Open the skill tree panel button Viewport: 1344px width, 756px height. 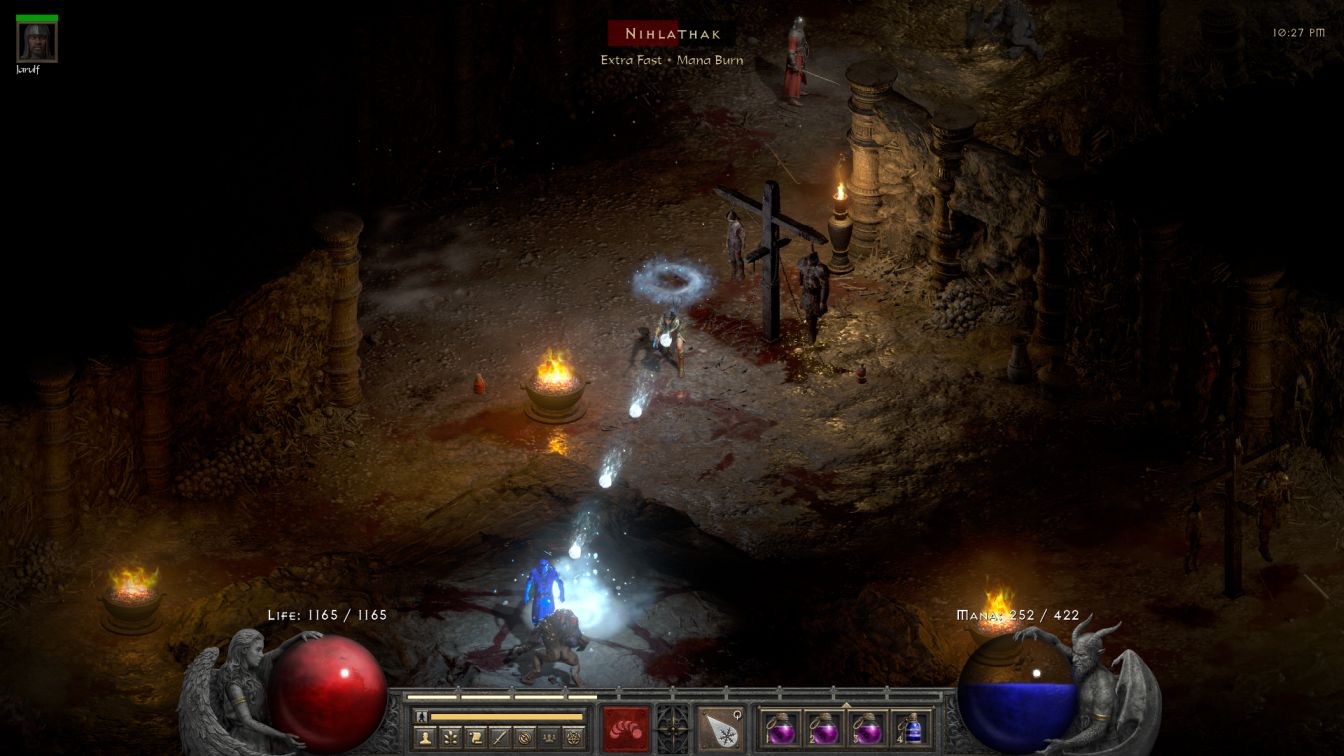(450, 738)
